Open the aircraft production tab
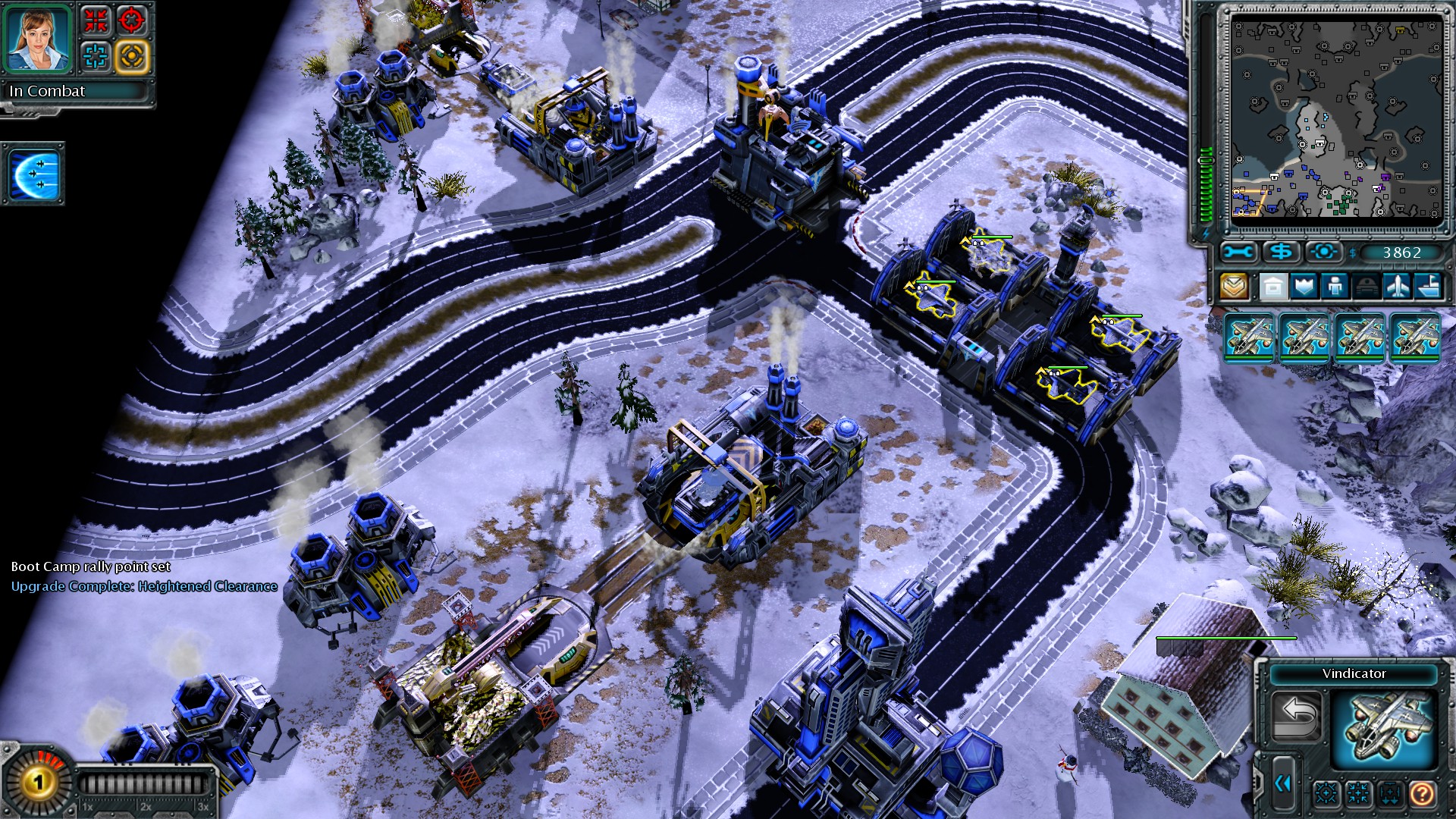Image resolution: width=1456 pixels, height=819 pixels. click(1397, 287)
